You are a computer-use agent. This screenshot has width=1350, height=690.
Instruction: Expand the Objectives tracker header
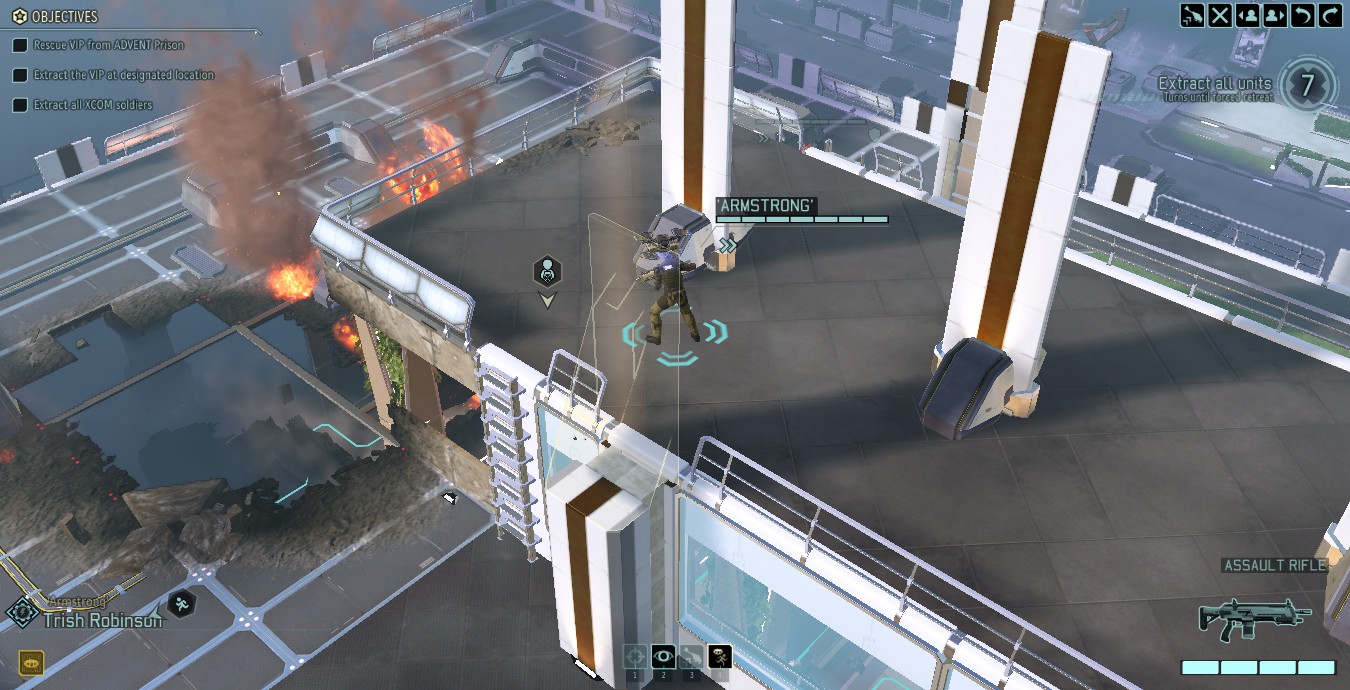click(x=56, y=17)
